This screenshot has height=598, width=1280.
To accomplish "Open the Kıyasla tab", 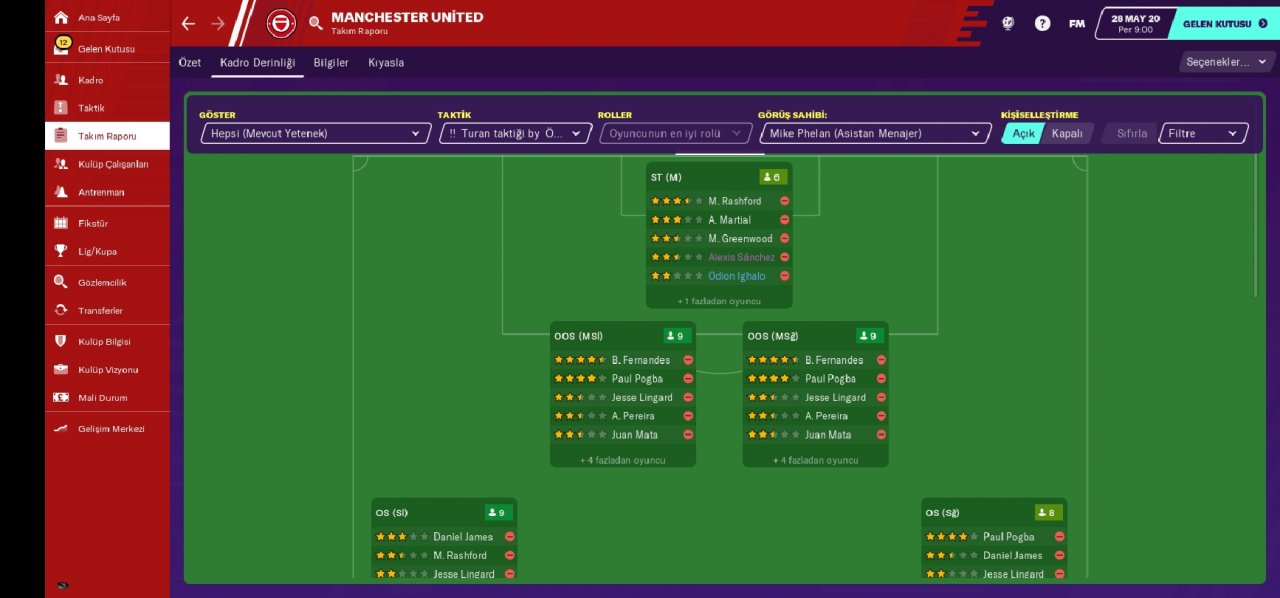I will (x=386, y=63).
